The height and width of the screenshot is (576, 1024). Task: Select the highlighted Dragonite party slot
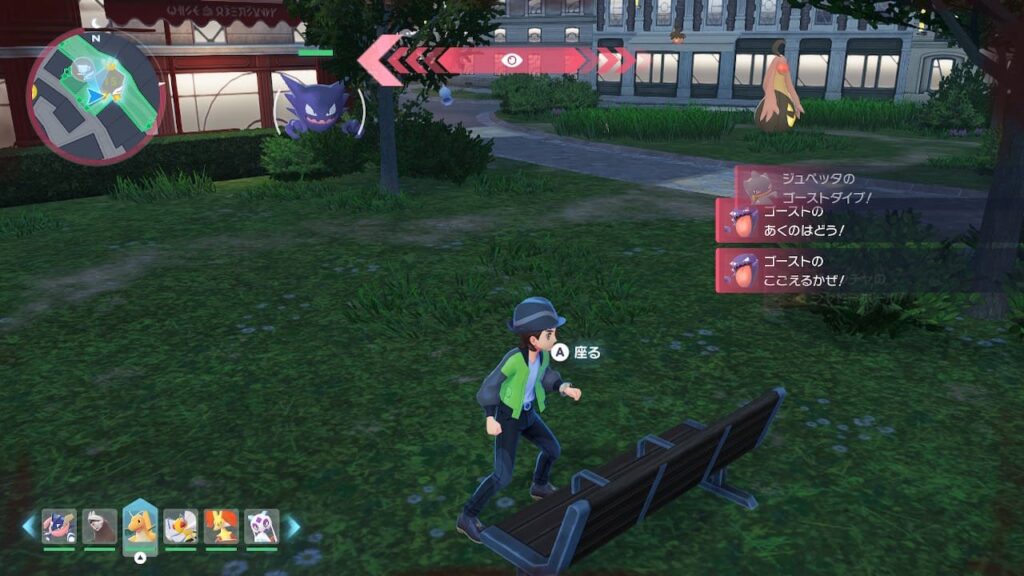140,526
